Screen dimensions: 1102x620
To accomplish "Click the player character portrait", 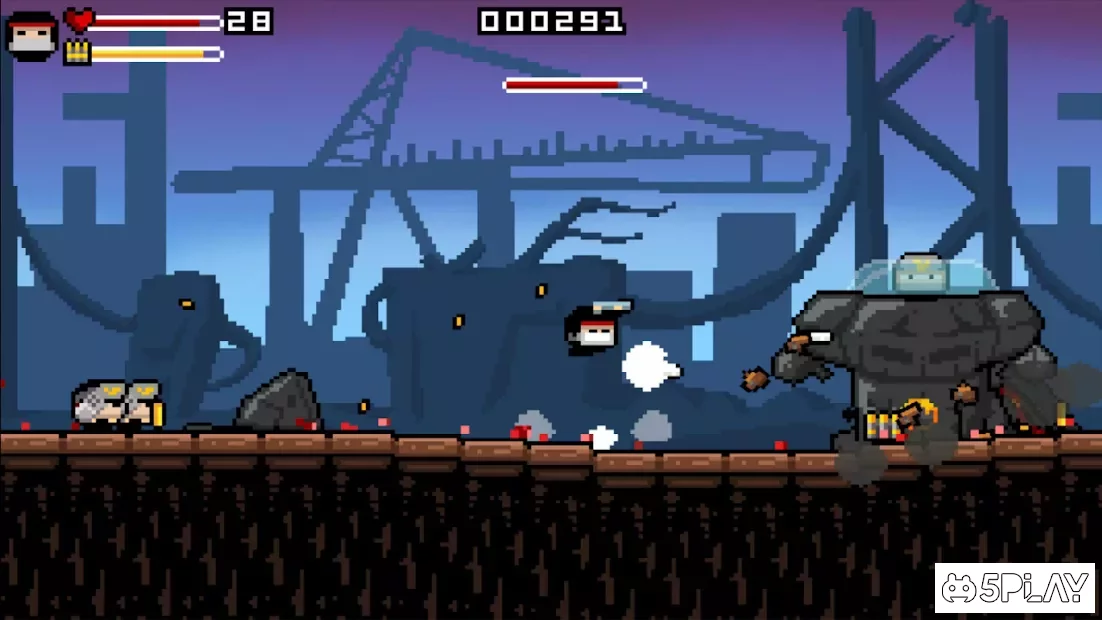I will (31, 36).
